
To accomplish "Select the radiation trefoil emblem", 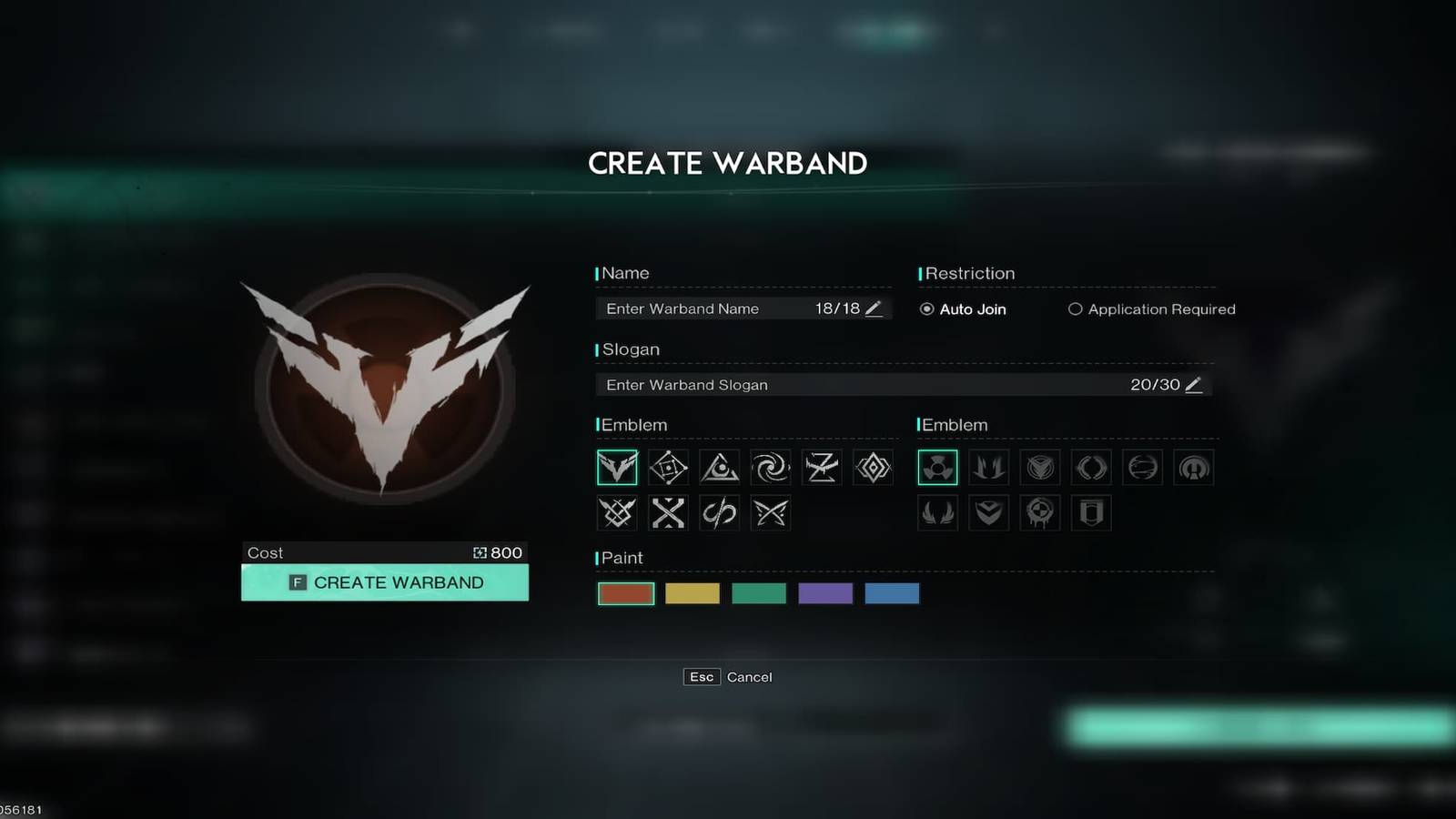I will point(937,467).
